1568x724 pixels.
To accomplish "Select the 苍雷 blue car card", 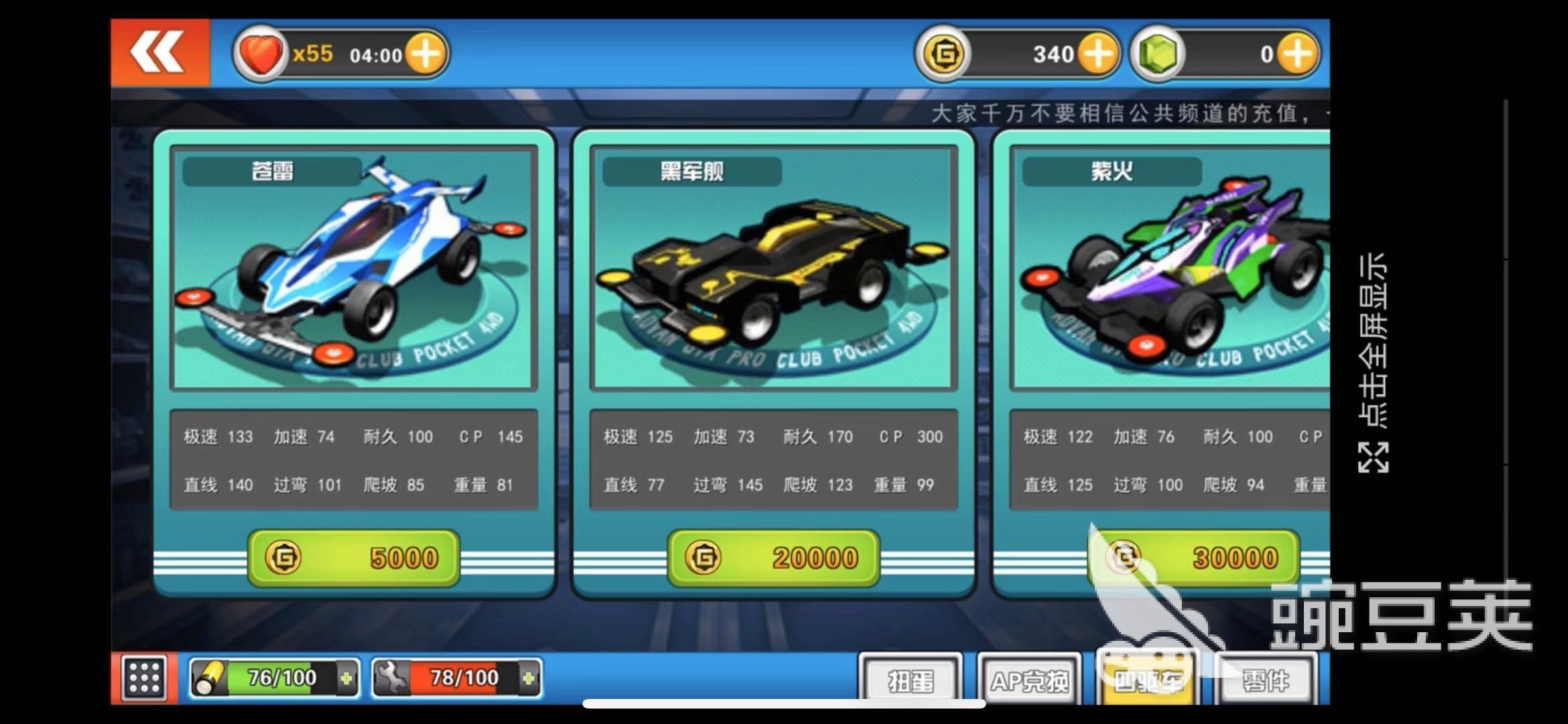I will (353, 268).
